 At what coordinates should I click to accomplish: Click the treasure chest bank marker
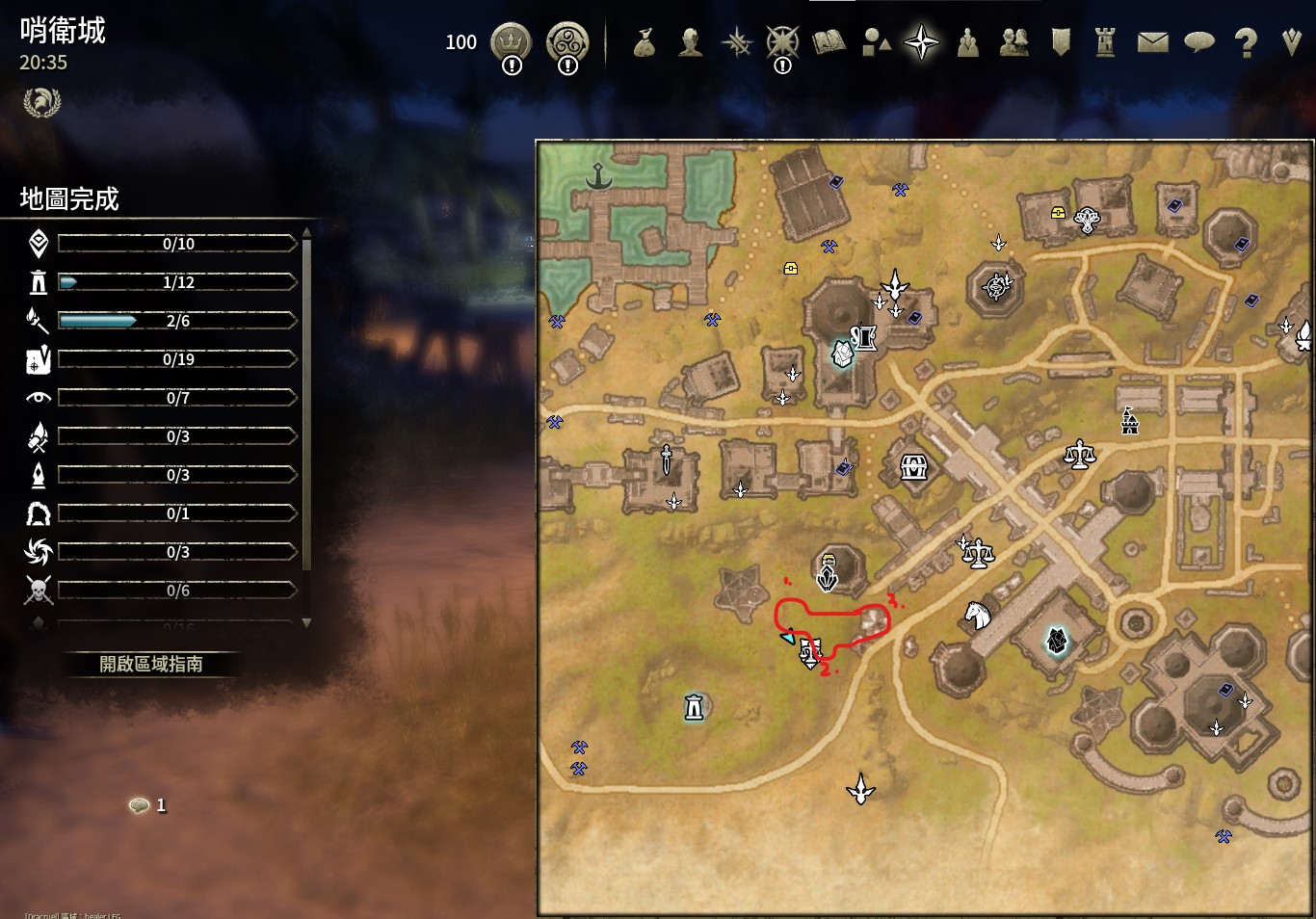(913, 468)
